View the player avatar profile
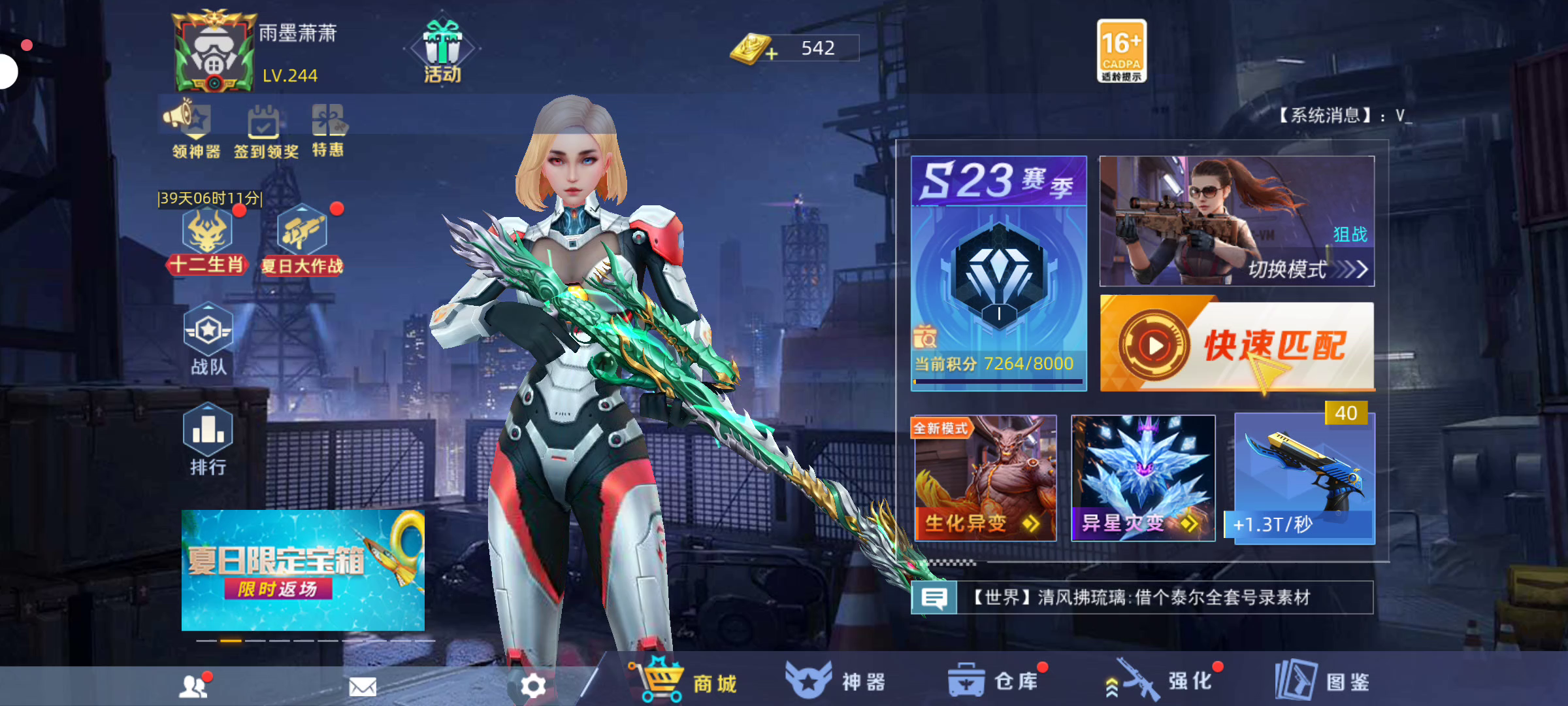This screenshot has height=706, width=1568. (212, 52)
